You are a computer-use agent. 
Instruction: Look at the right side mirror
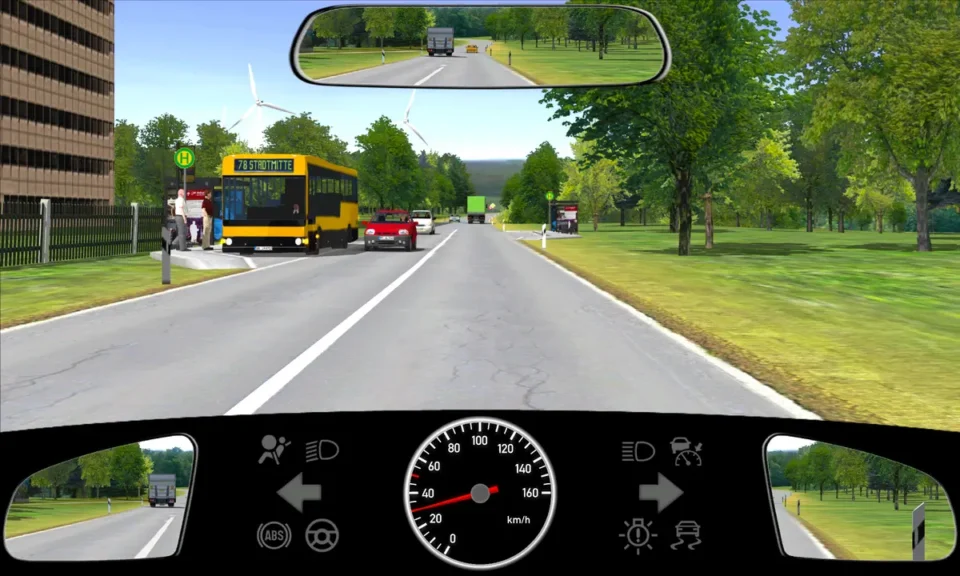coord(859,497)
